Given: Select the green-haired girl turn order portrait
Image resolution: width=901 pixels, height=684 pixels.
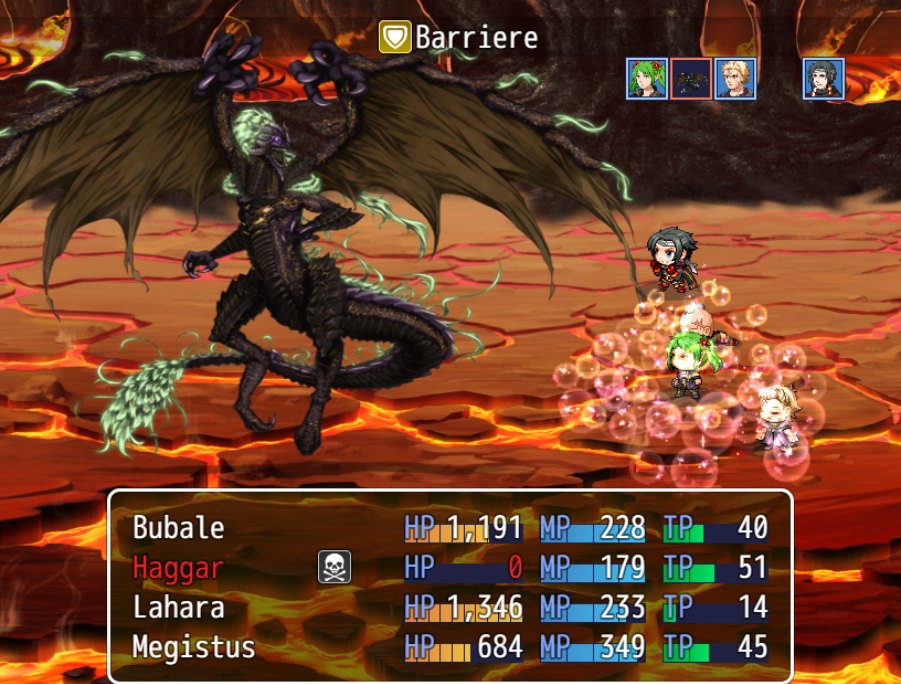Looking at the screenshot, I should [647, 79].
